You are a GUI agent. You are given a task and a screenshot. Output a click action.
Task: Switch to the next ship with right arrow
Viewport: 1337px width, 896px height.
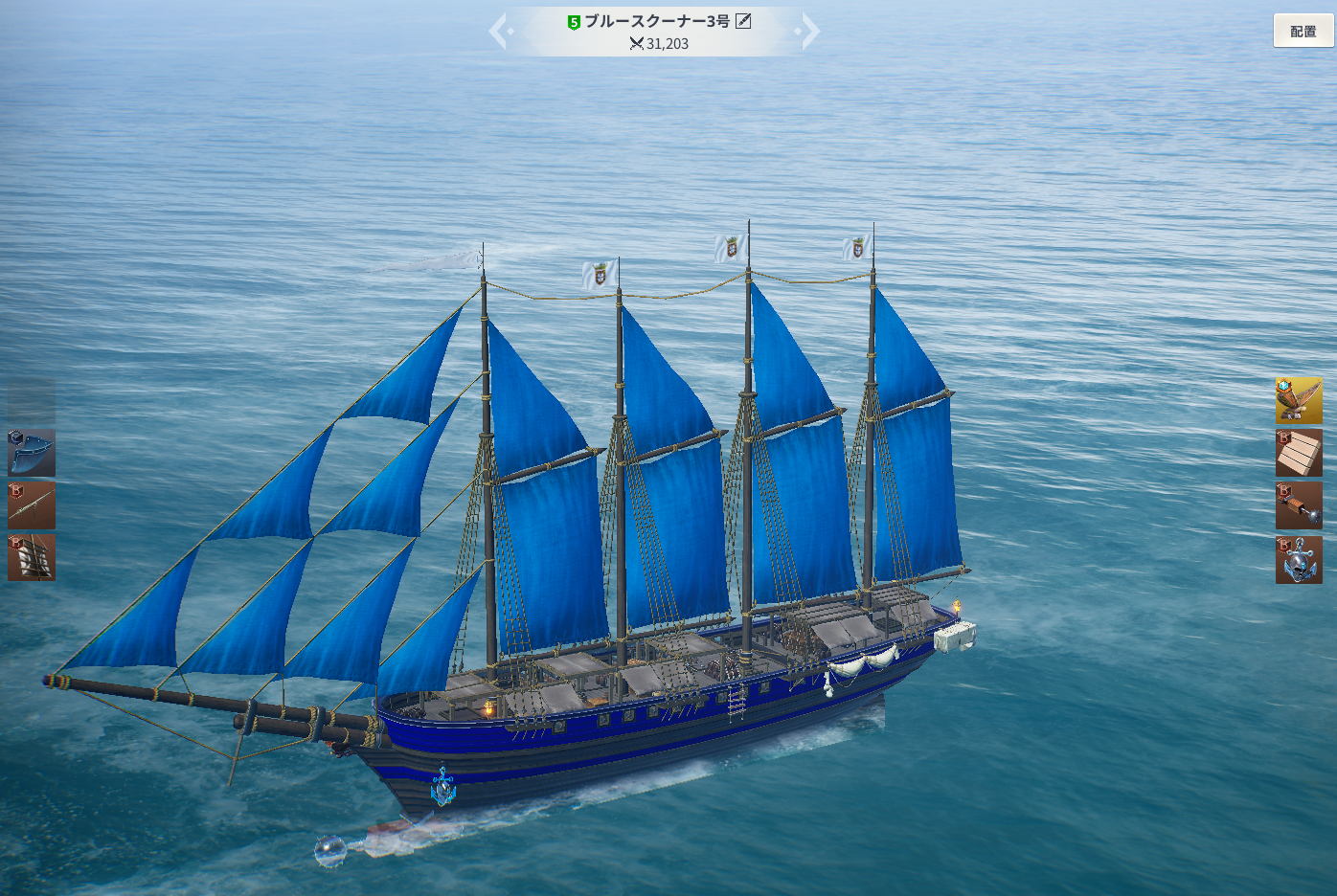click(x=809, y=31)
